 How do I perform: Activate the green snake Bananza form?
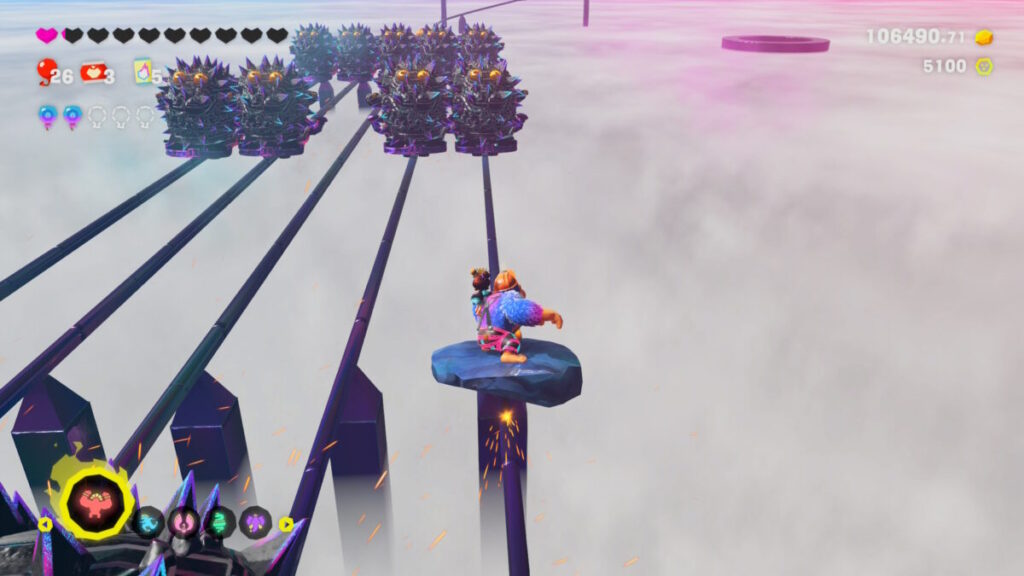point(220,522)
